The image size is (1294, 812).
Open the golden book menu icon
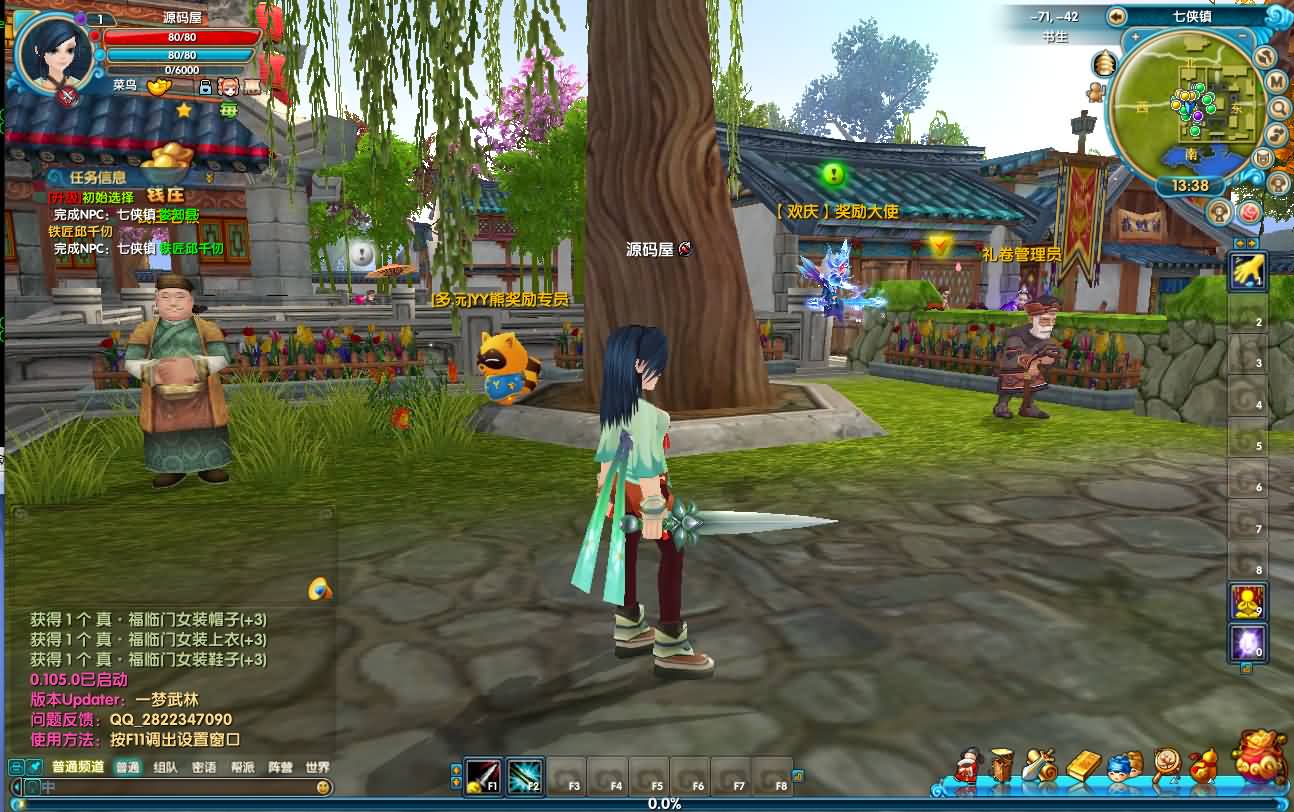coord(1083,766)
